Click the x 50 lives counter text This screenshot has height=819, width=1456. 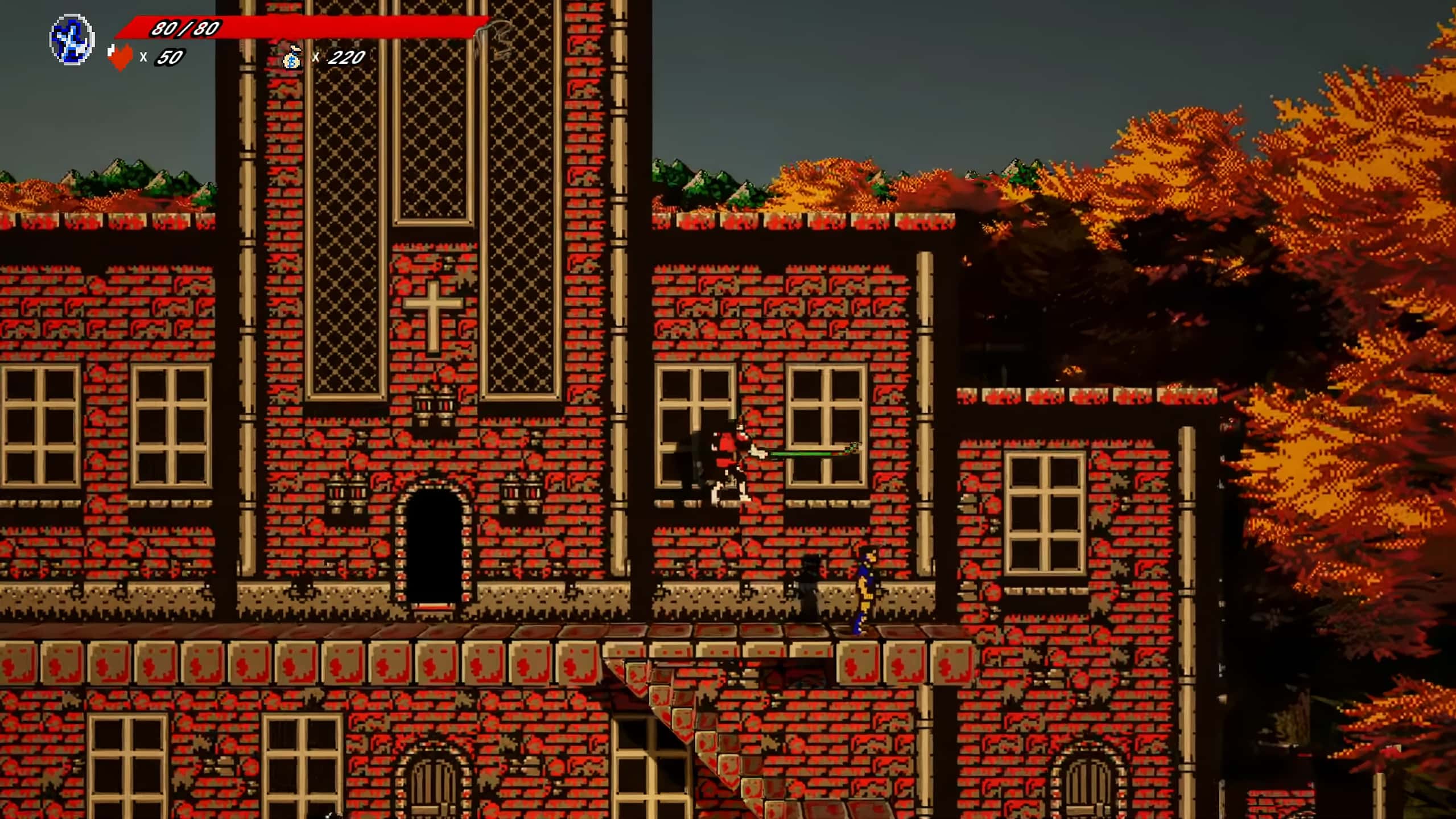(161, 57)
